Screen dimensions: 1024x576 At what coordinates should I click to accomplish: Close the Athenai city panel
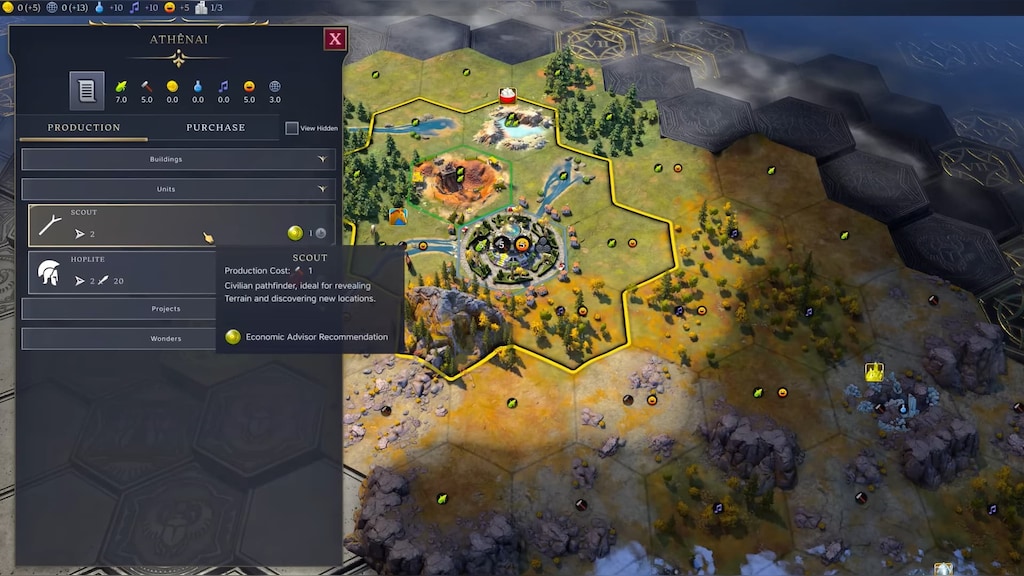pyautogui.click(x=335, y=39)
